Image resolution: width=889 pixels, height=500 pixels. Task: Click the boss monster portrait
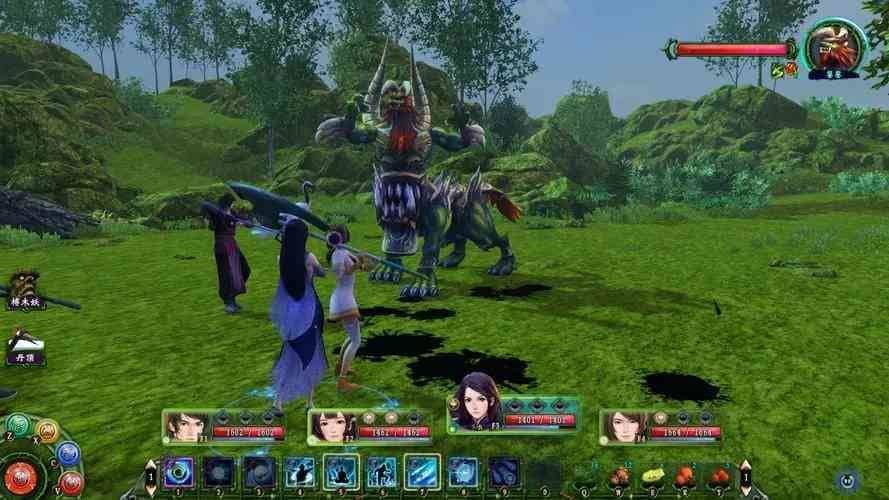click(836, 45)
